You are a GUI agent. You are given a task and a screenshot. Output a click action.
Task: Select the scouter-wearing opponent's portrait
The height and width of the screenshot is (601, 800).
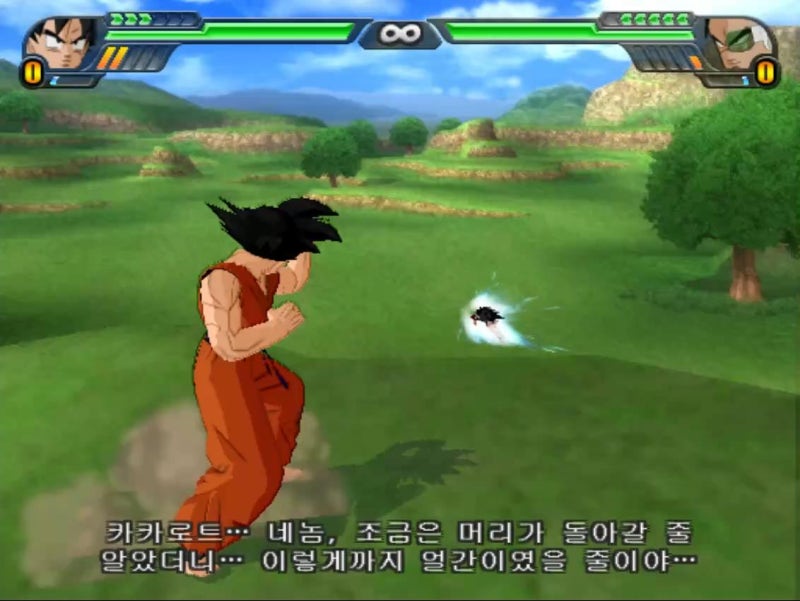(x=738, y=42)
